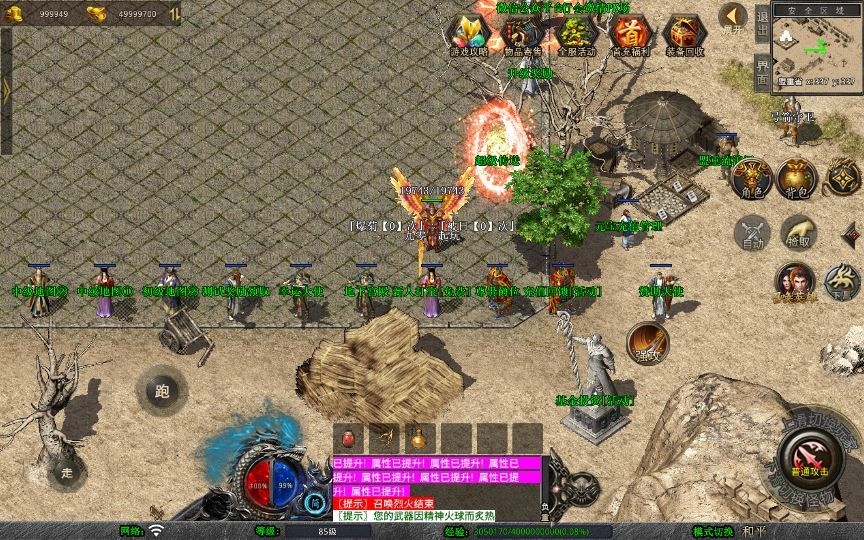Viewport: 864px width, 540px height.
Task: Use the yellow potion in the hotbar
Action: click(417, 437)
